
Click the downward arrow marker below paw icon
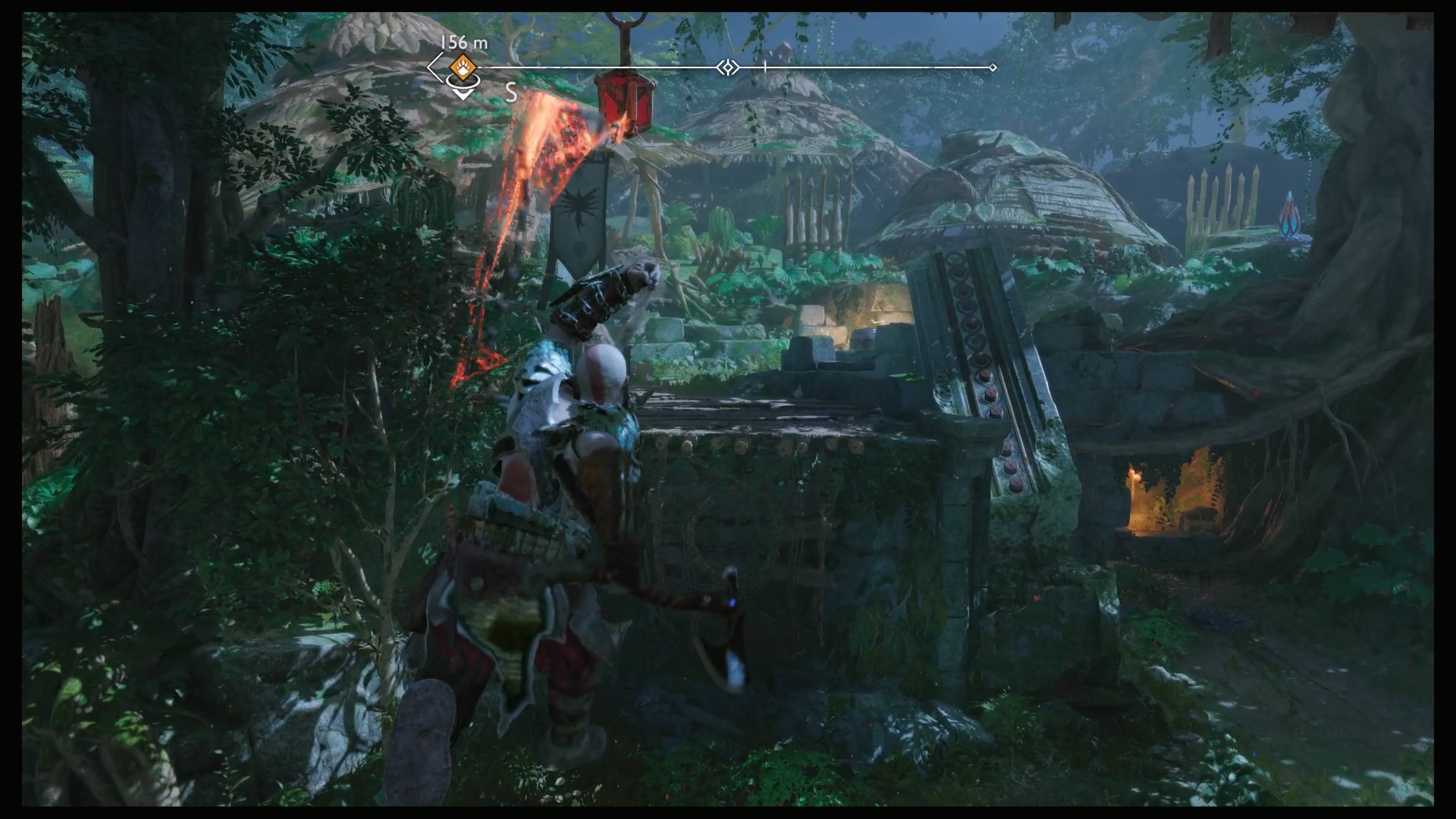462,93
